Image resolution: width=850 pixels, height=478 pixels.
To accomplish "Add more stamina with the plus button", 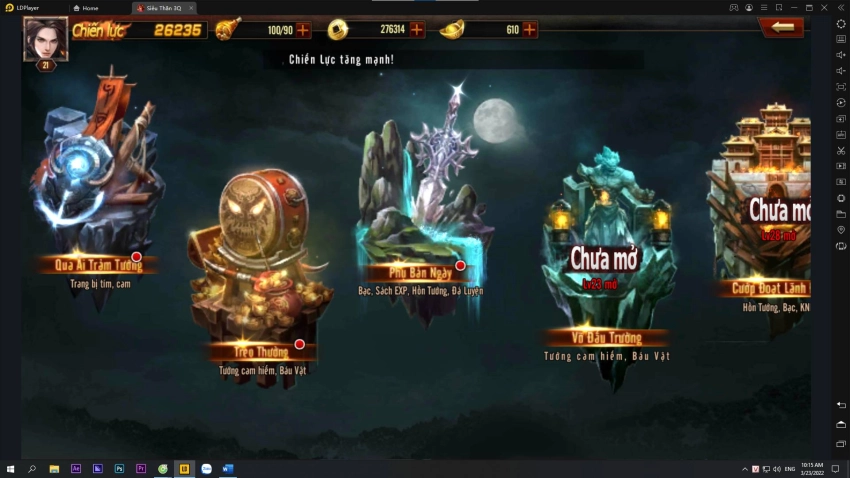I will click(303, 30).
